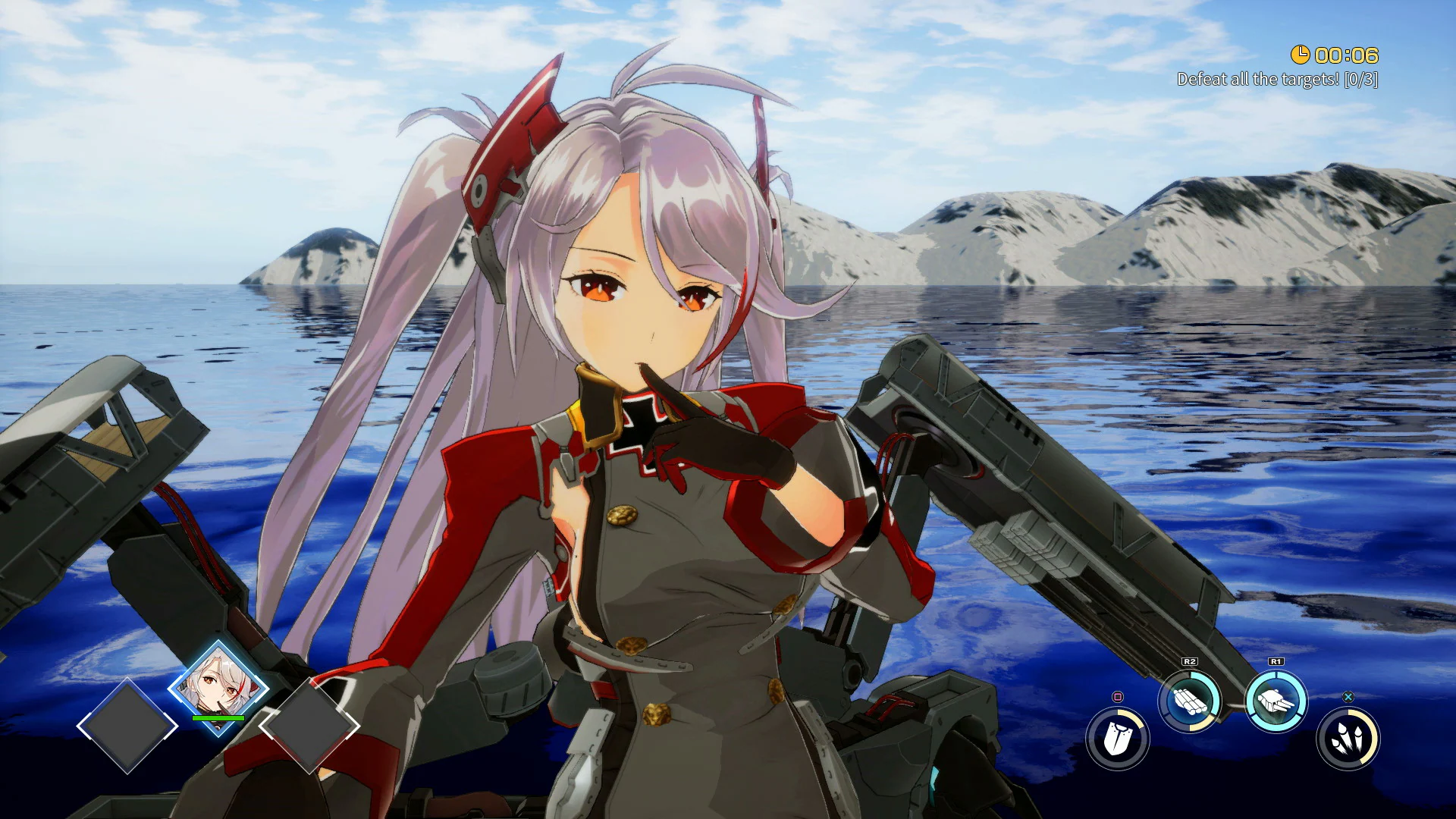Image resolution: width=1456 pixels, height=819 pixels.
Task: Activate the torpedo salvo skill icon
Action: pyautogui.click(x=1189, y=699)
